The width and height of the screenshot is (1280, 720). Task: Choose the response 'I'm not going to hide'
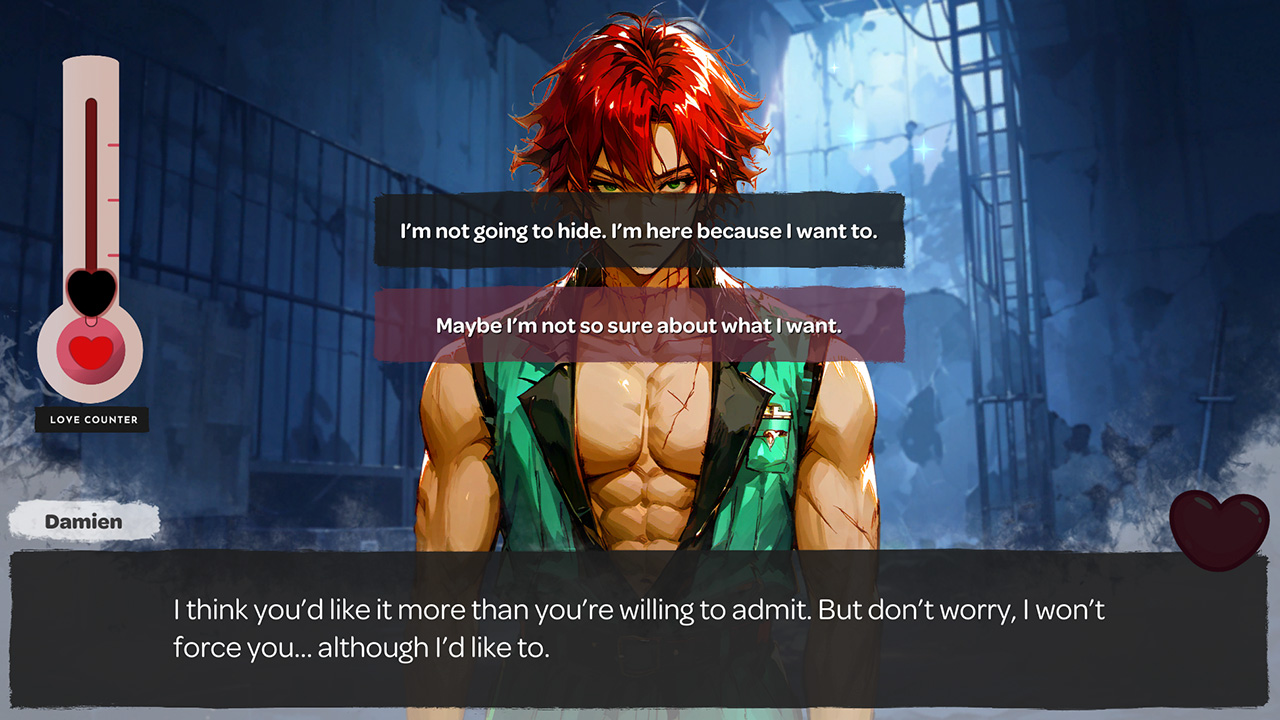(639, 231)
